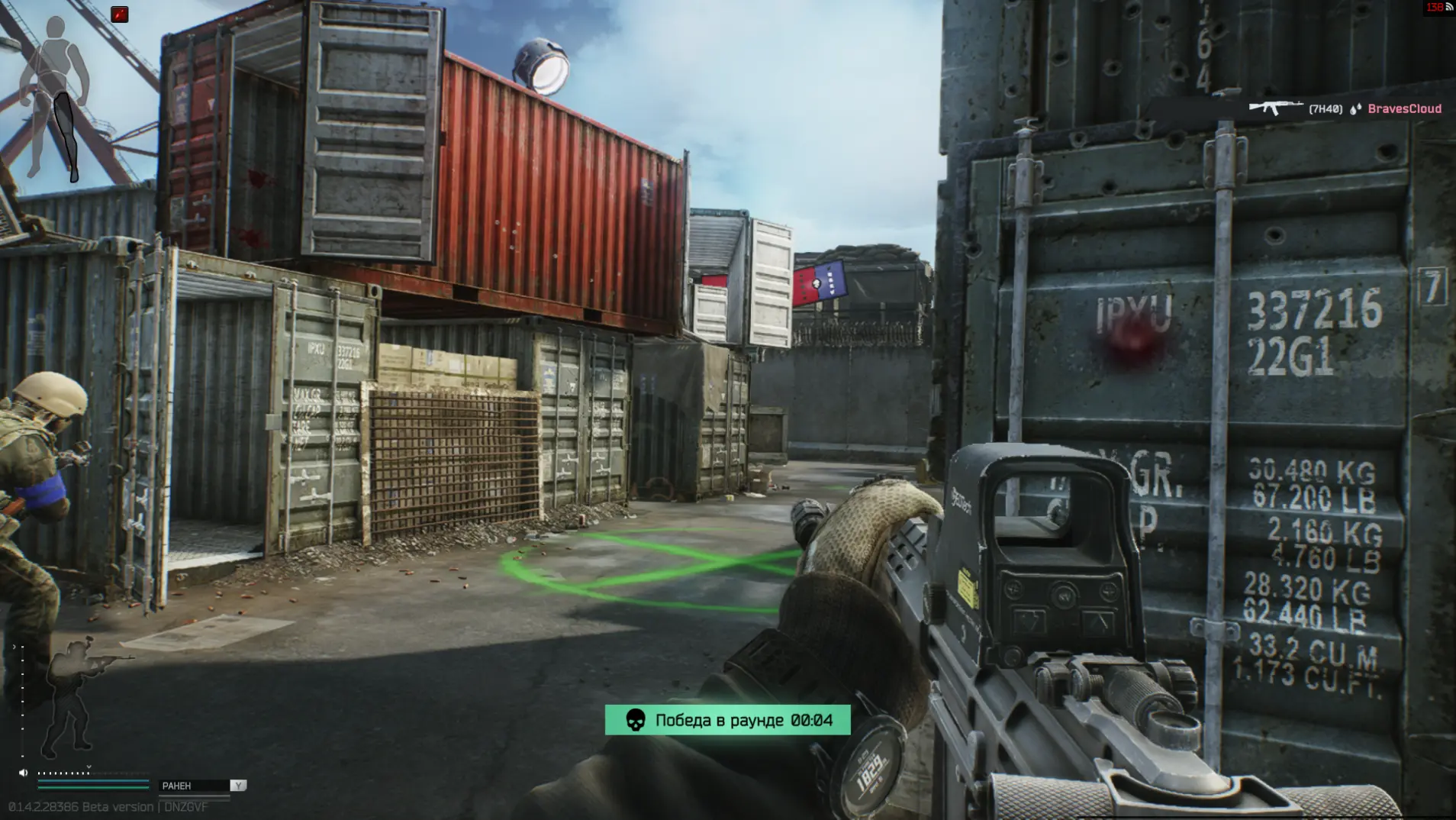1456x820 pixels.
Task: Select the РАНЕН wounded status label
Action: click(177, 786)
